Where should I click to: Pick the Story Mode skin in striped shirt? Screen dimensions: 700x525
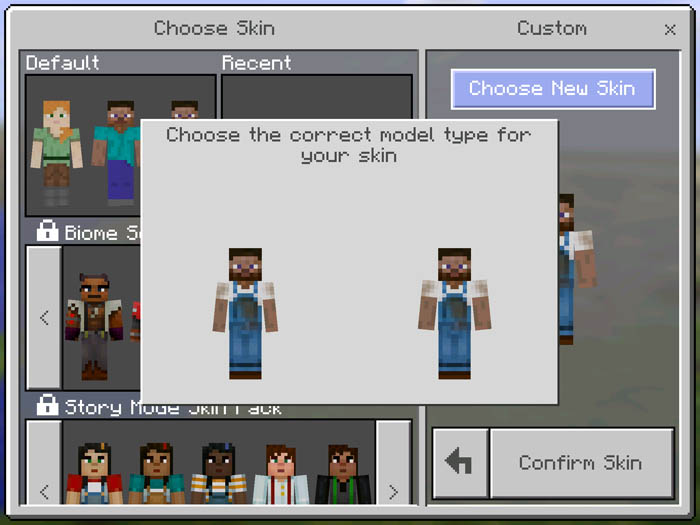[218, 475]
